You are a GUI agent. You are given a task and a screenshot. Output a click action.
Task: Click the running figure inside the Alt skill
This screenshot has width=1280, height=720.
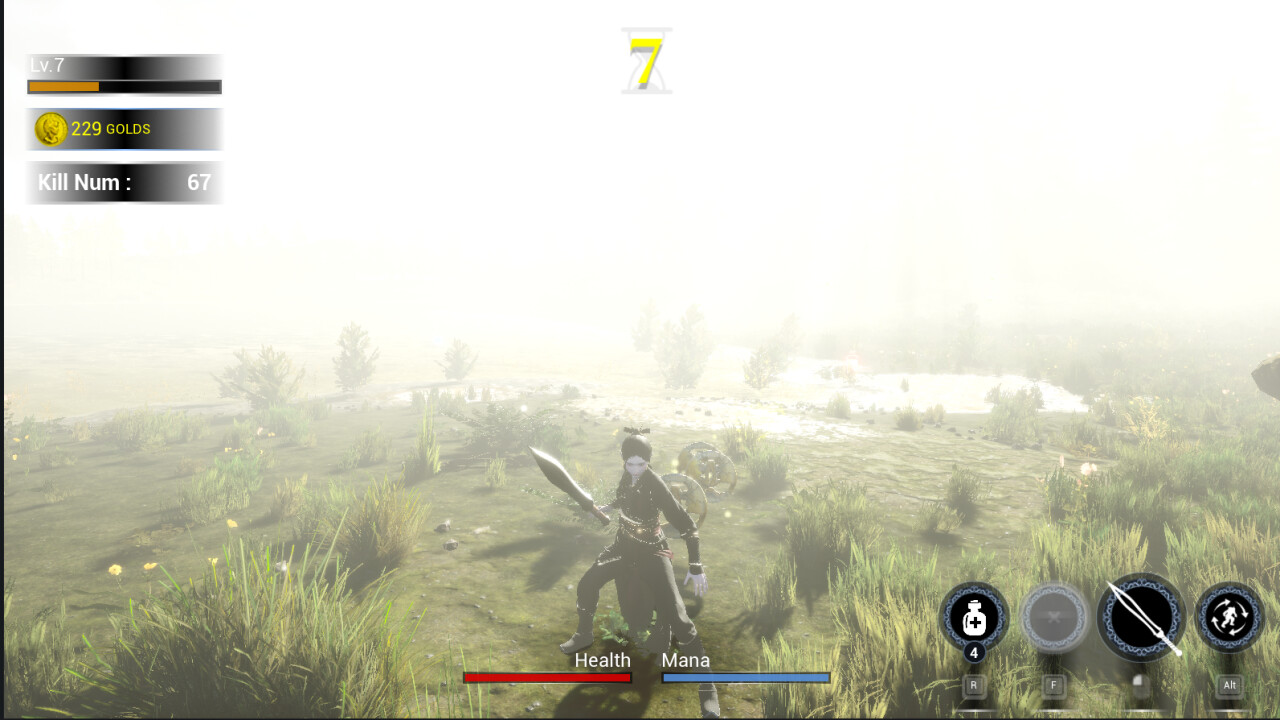[1228, 617]
